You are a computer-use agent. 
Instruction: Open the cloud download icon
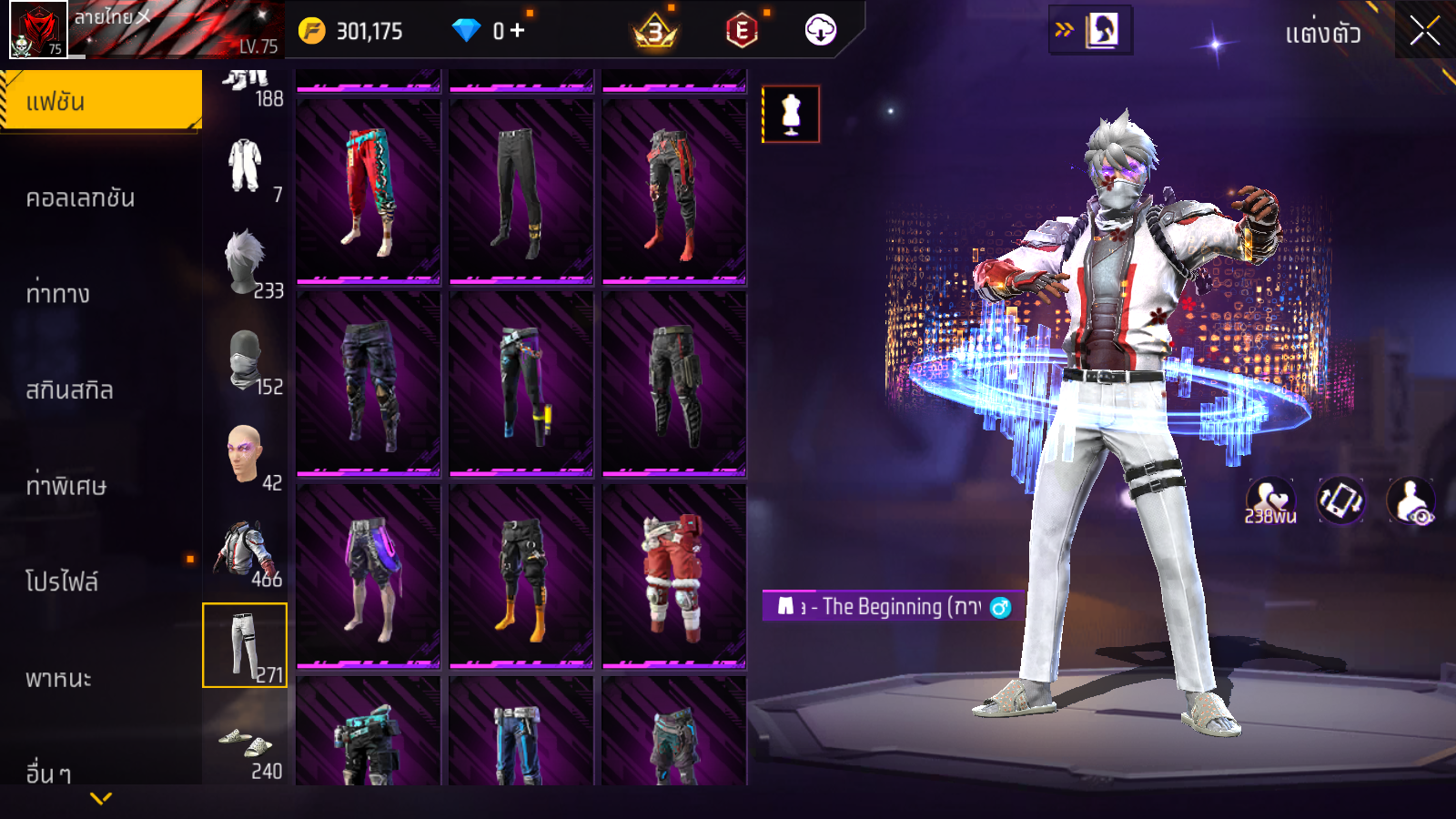[x=820, y=30]
